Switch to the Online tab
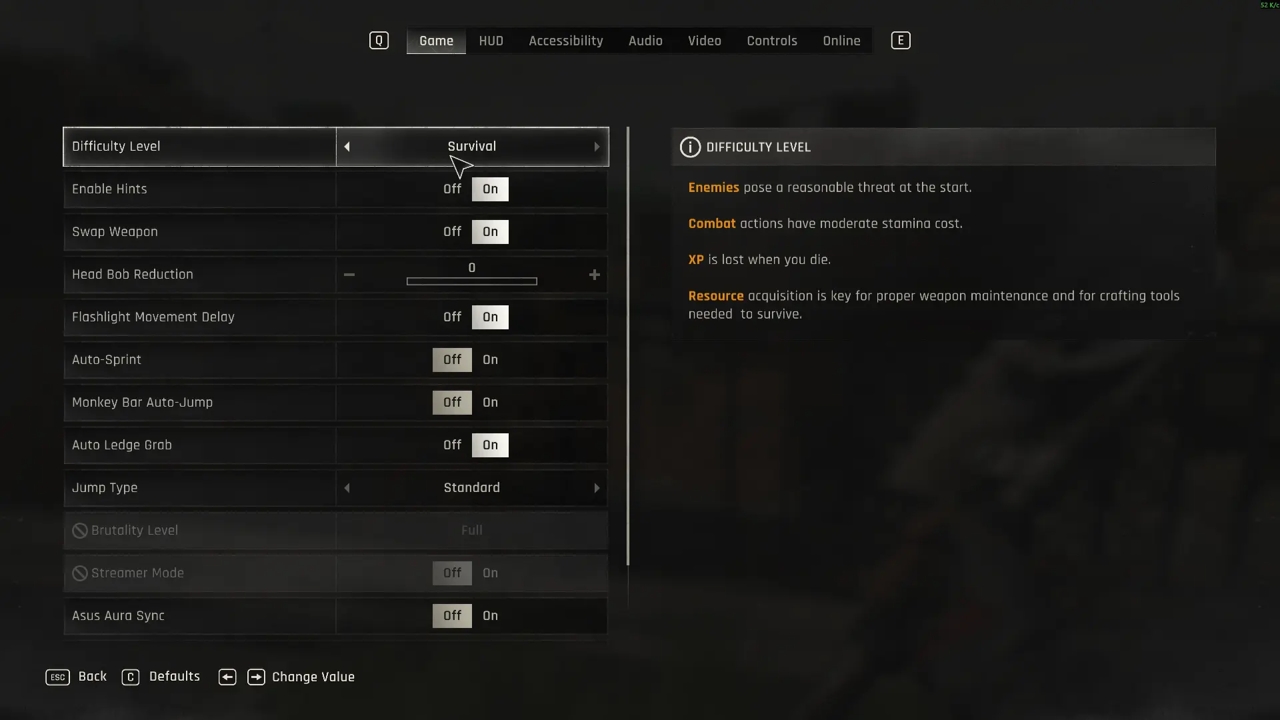This screenshot has width=1280, height=720. pyautogui.click(x=841, y=41)
